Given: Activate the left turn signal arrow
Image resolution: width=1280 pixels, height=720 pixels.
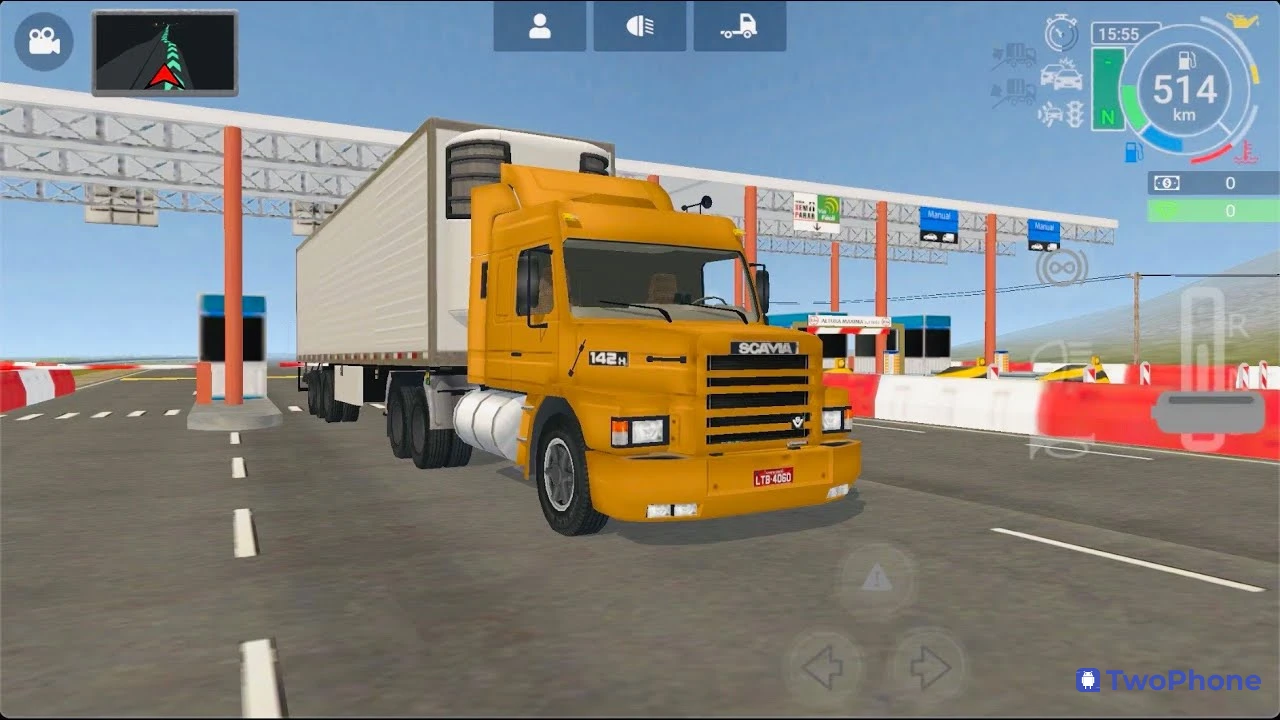Looking at the screenshot, I should tap(824, 667).
